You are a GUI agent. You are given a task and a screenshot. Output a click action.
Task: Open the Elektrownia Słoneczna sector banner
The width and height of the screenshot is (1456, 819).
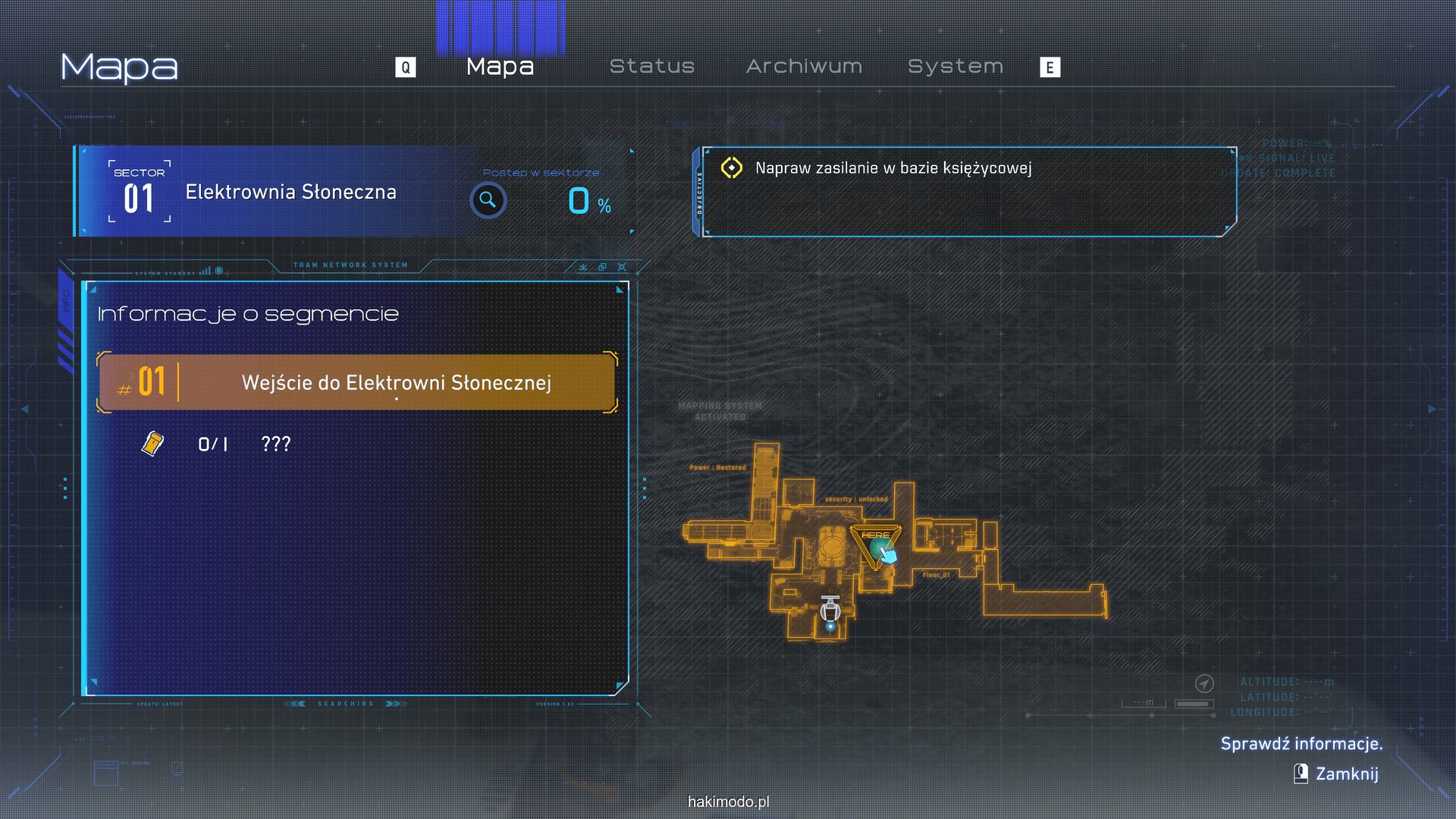coord(290,192)
